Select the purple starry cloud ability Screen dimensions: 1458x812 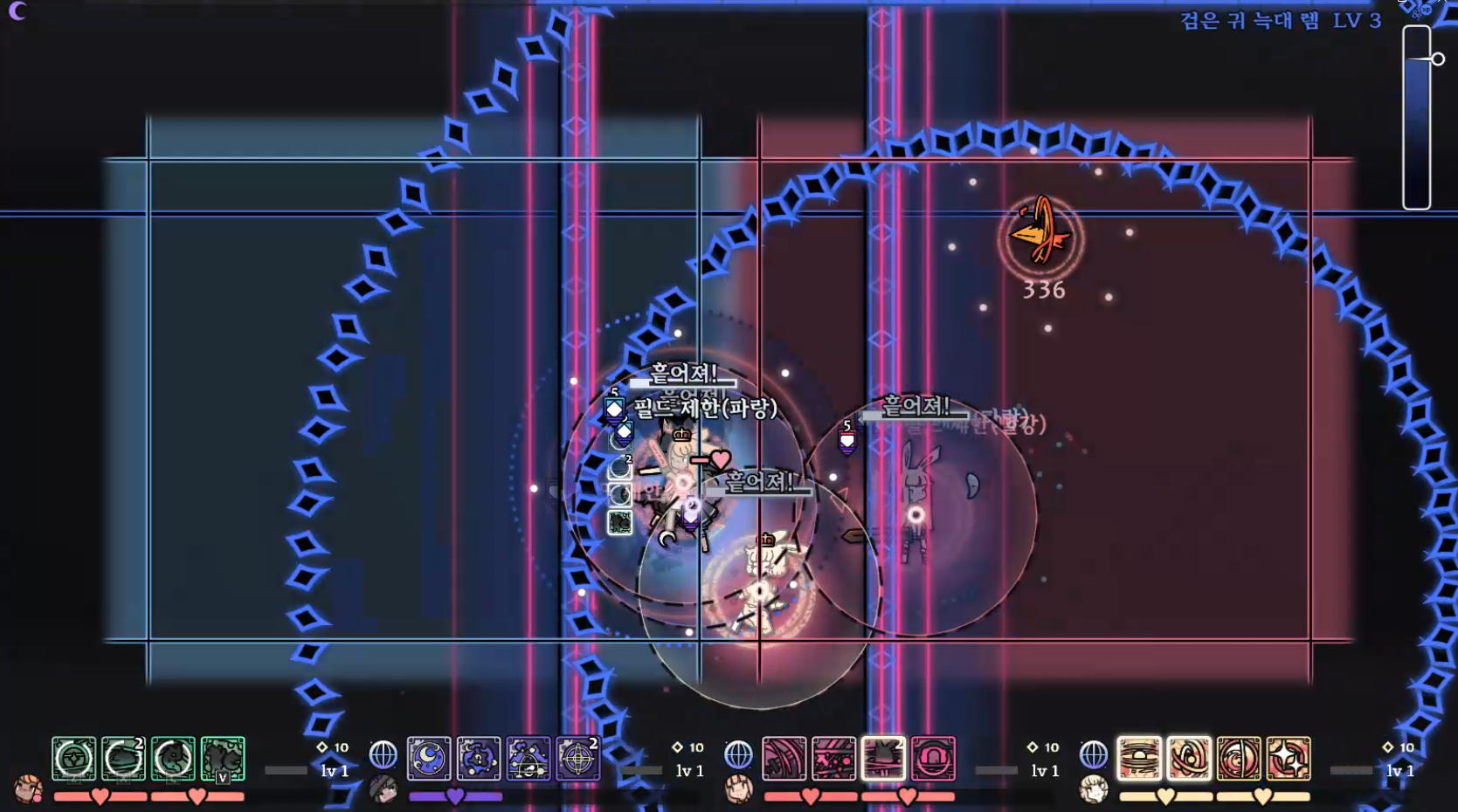[x=479, y=759]
